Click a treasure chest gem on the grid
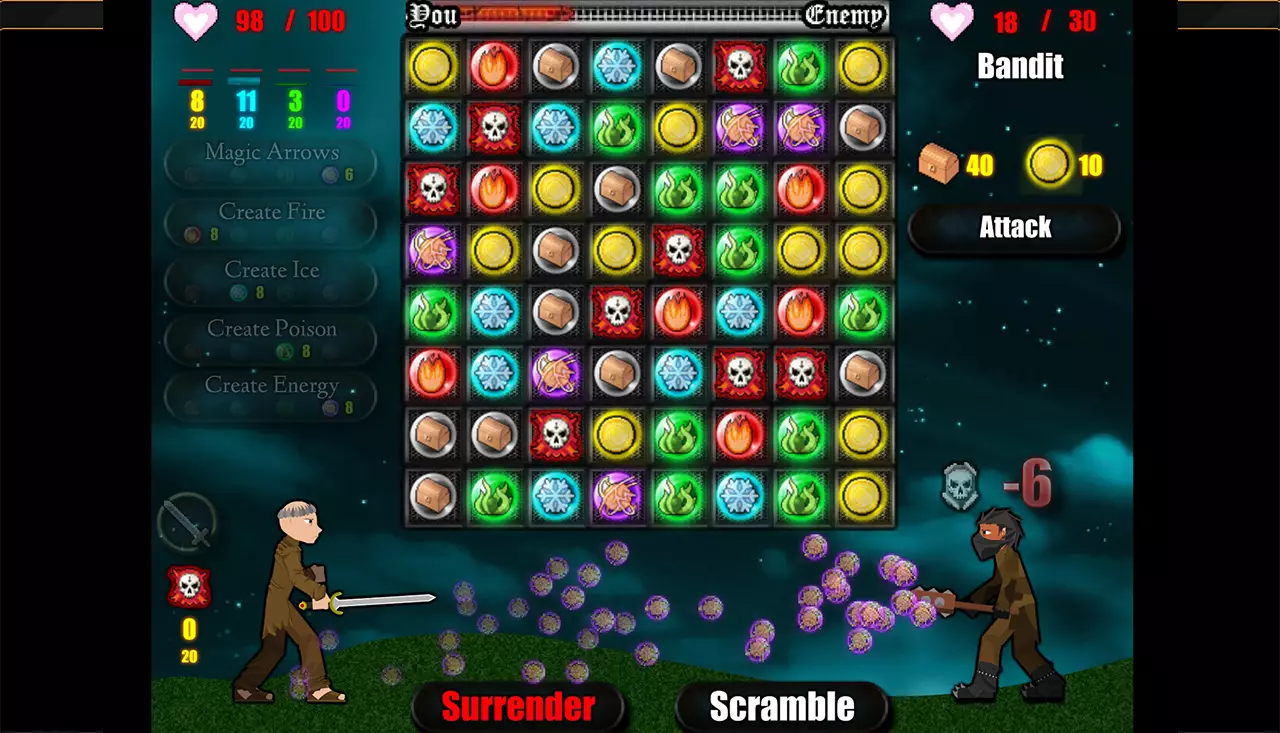Viewport: 1280px width, 733px height. pyautogui.click(x=556, y=67)
